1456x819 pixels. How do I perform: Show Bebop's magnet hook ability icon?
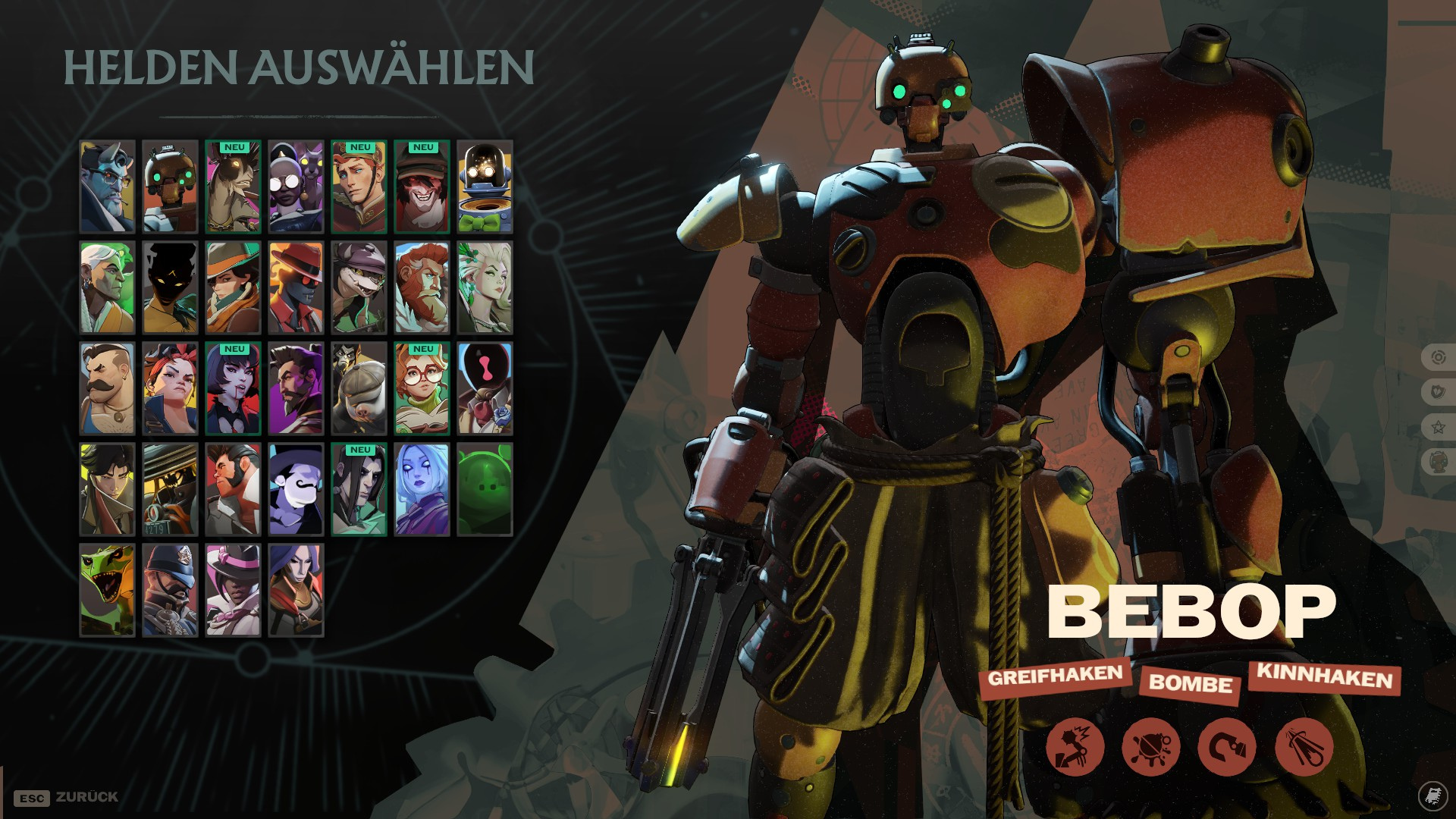(x=1226, y=747)
